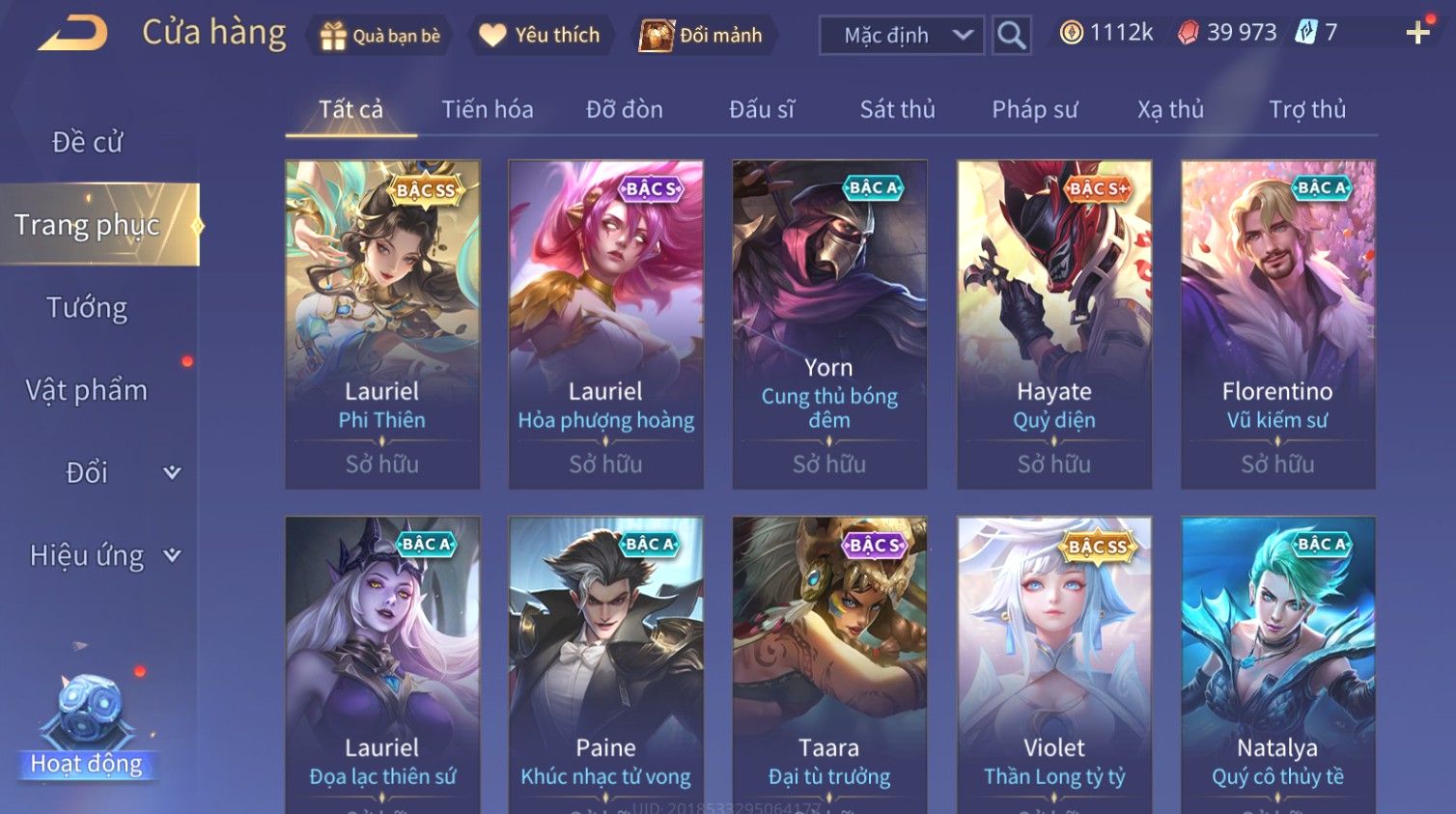Choose the Hayate Quỷ diện skin card
1456x814 pixels.
coord(1053,323)
